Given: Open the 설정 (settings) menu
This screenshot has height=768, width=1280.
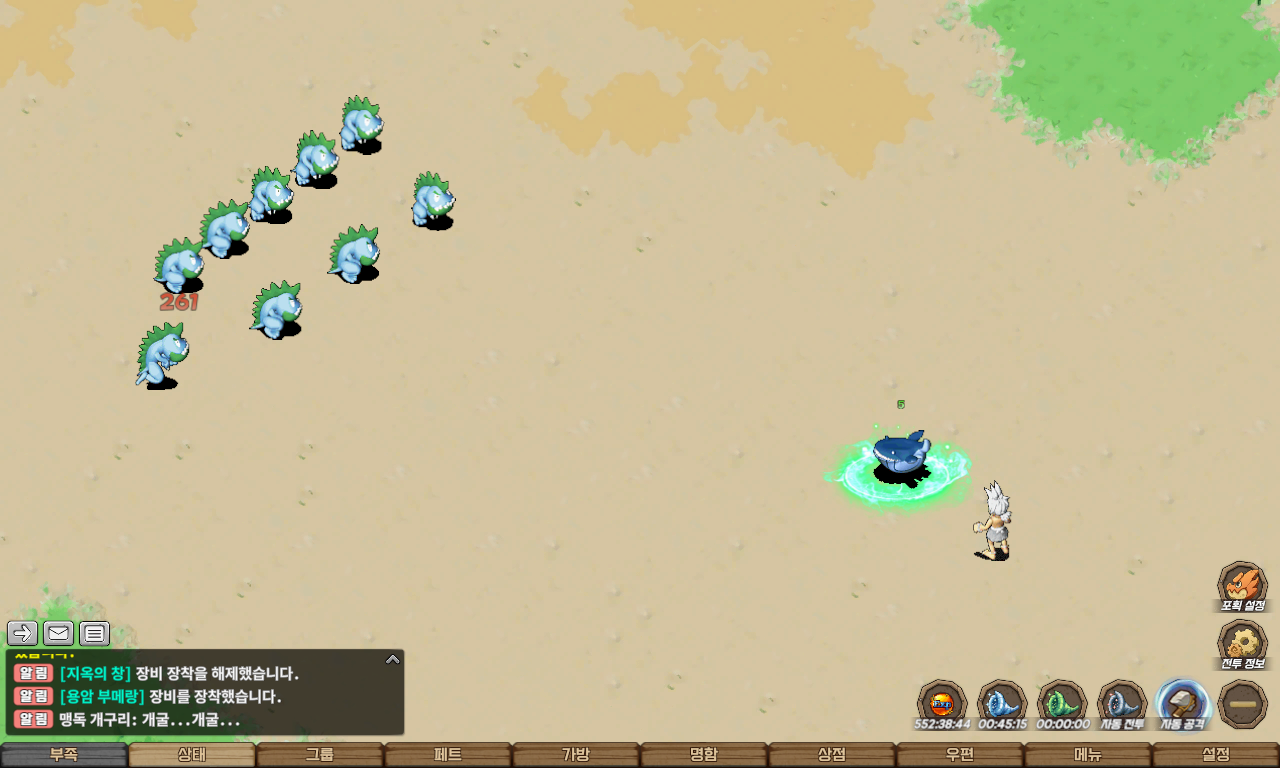Looking at the screenshot, I should tap(1216, 755).
